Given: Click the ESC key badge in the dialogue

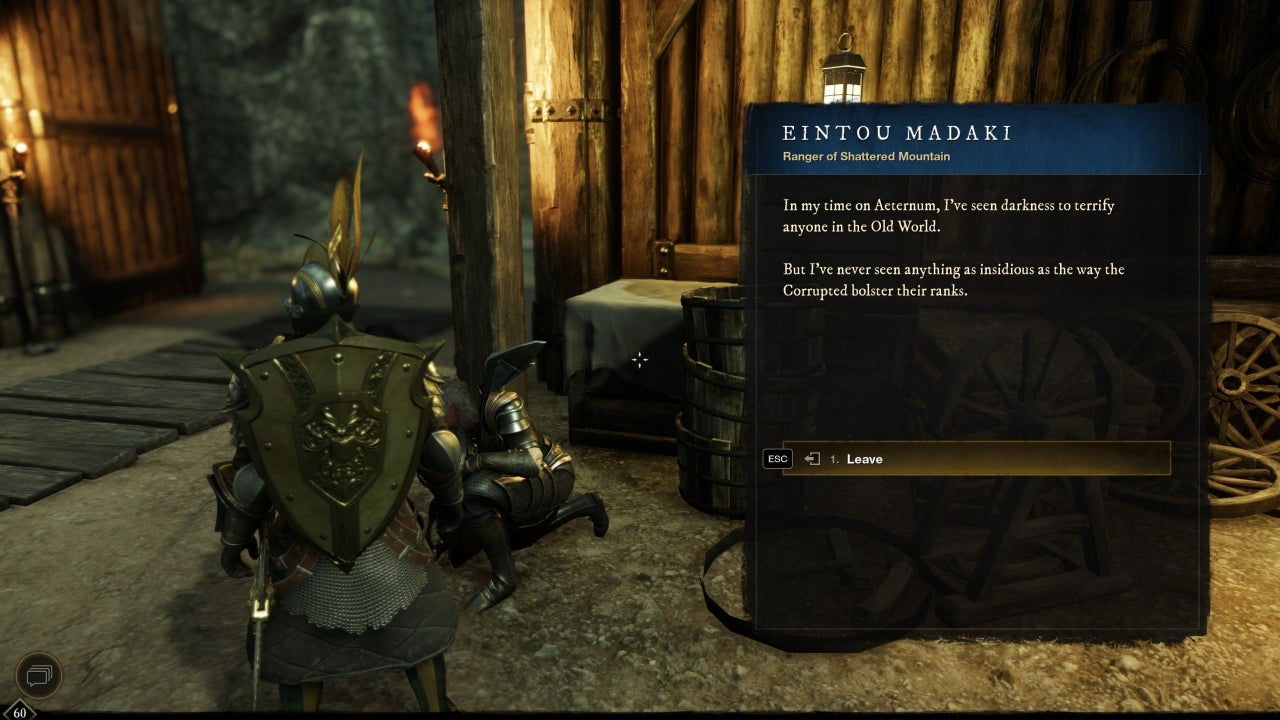Looking at the screenshot, I should tap(778, 459).
